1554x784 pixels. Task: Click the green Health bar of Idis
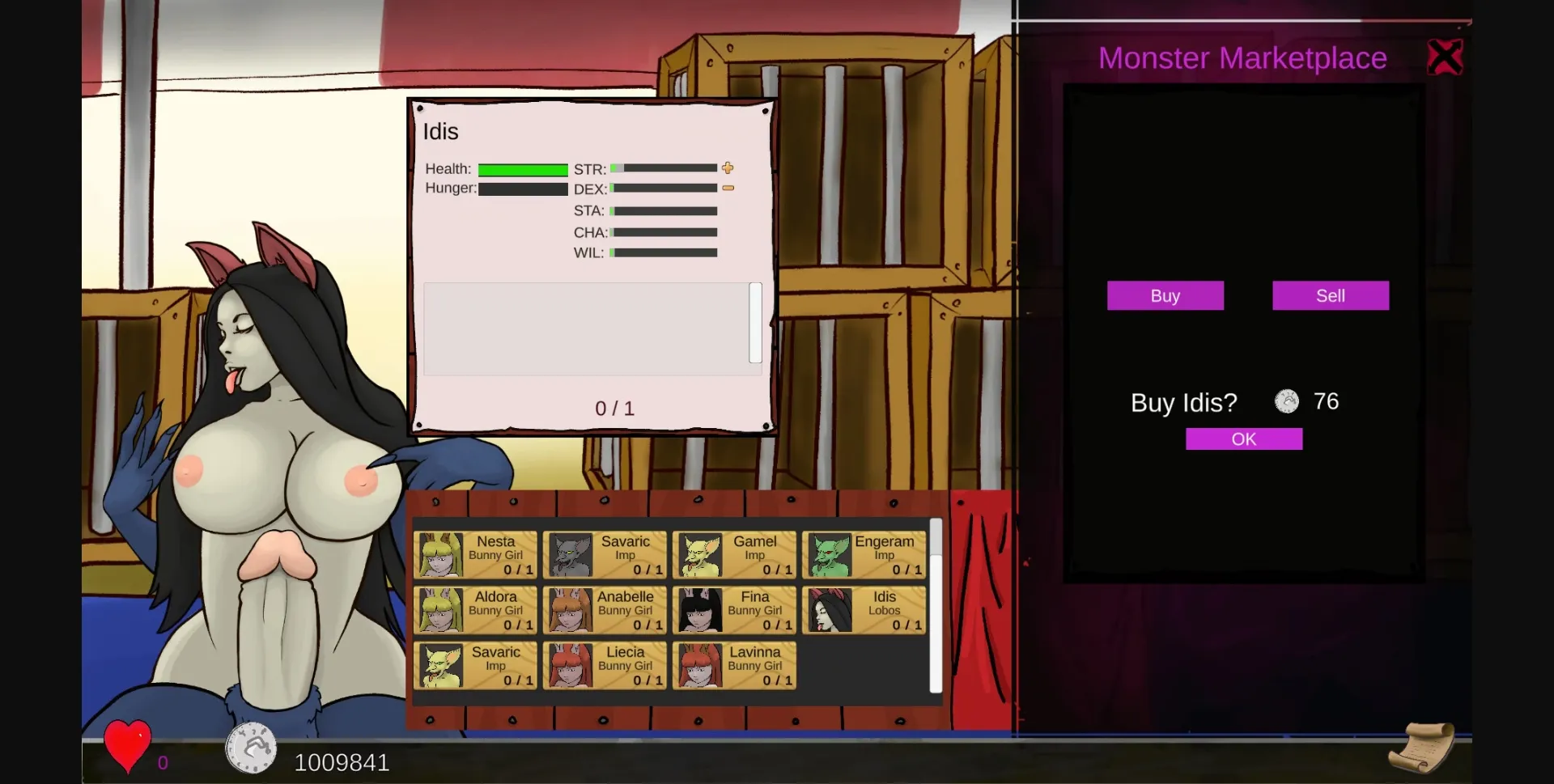pyautogui.click(x=522, y=169)
